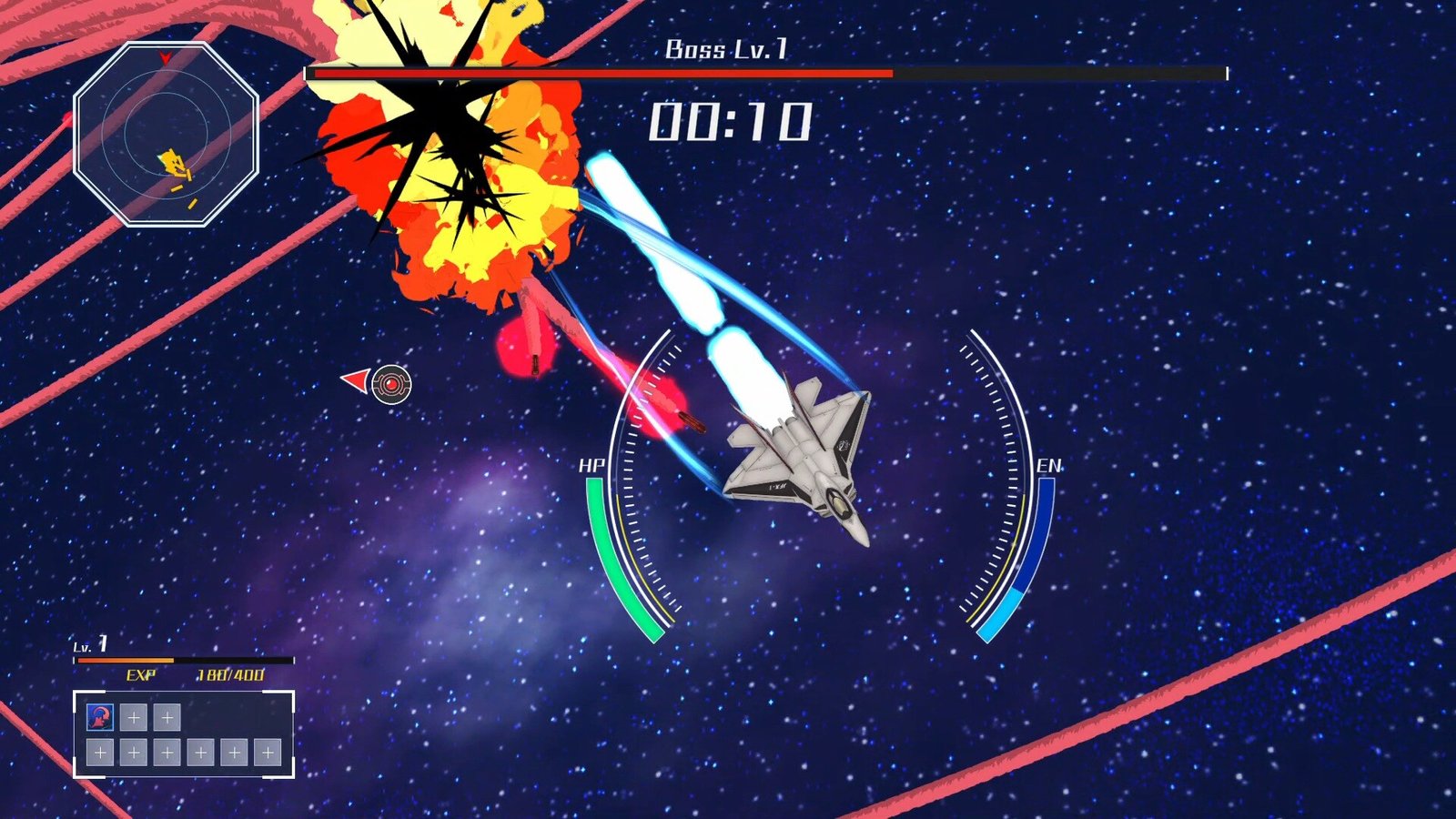Click the octagonal radar minimap
1456x819 pixels.
tap(167, 134)
